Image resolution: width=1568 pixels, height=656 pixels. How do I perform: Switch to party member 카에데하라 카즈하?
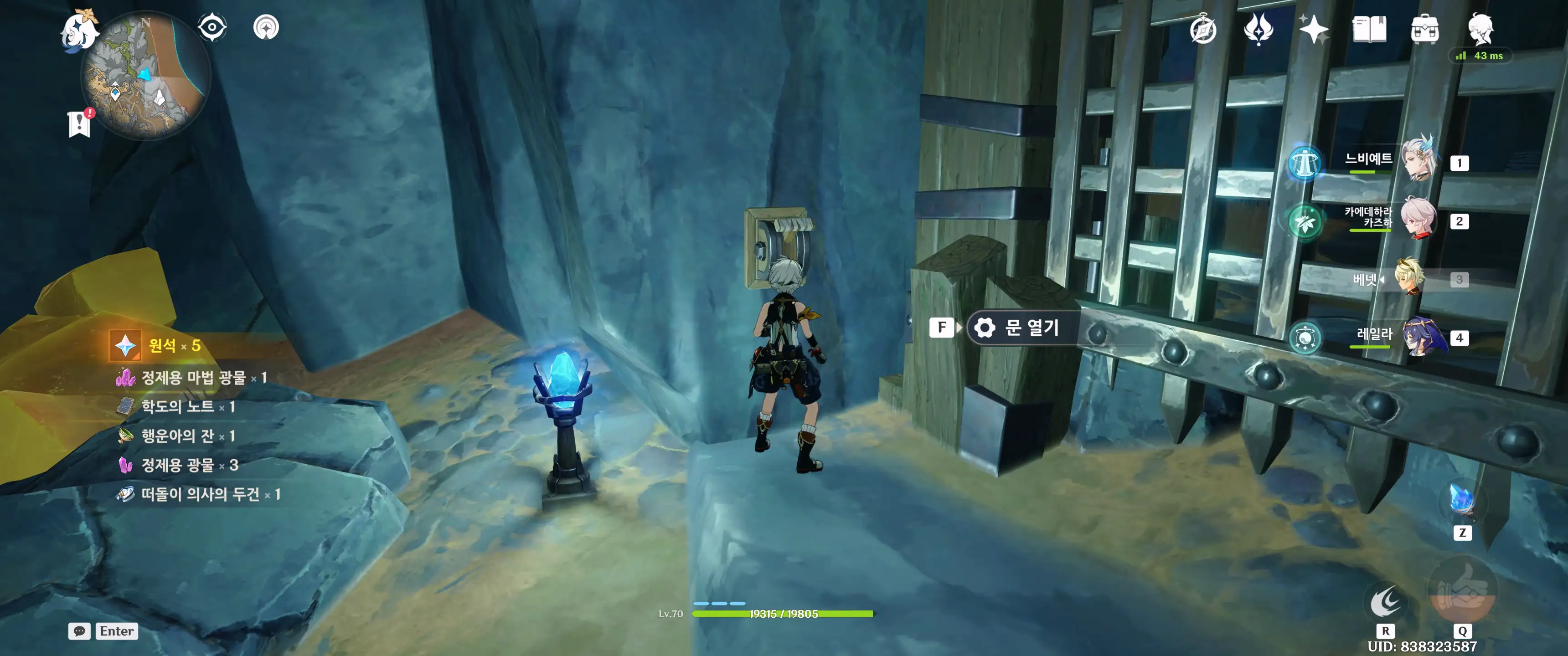click(x=1419, y=219)
